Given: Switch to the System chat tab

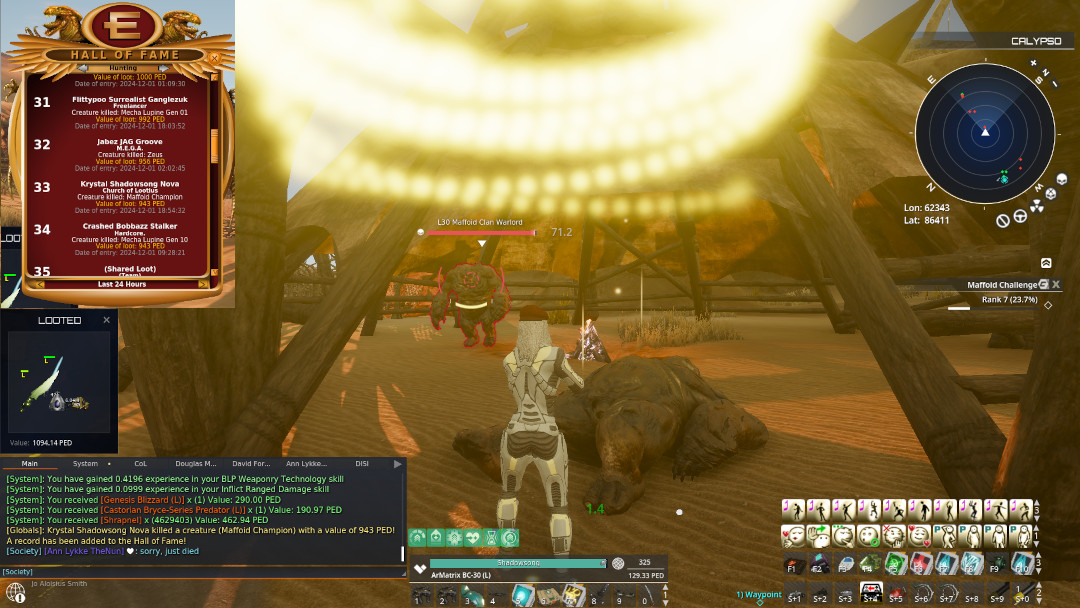Looking at the screenshot, I should coord(86,464).
